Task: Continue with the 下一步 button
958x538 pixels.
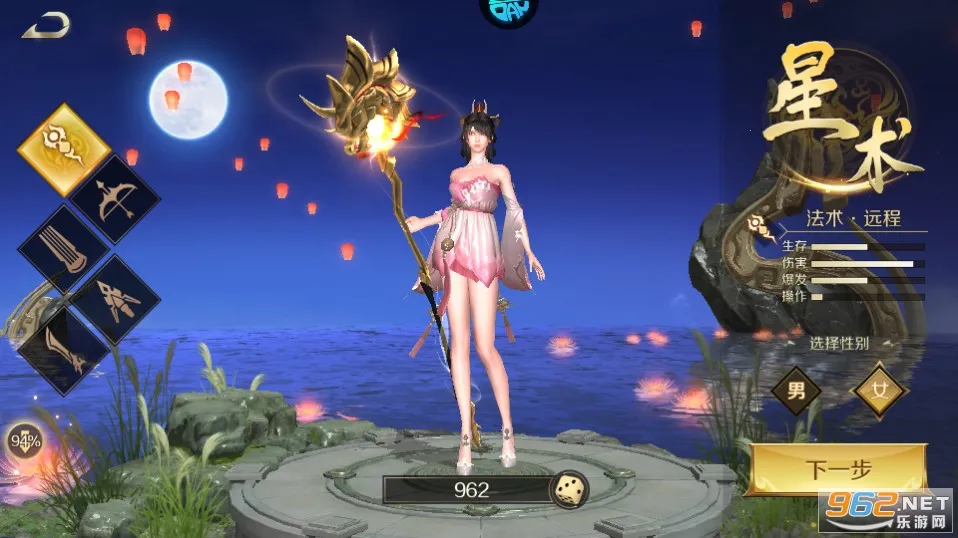Action: (839, 468)
